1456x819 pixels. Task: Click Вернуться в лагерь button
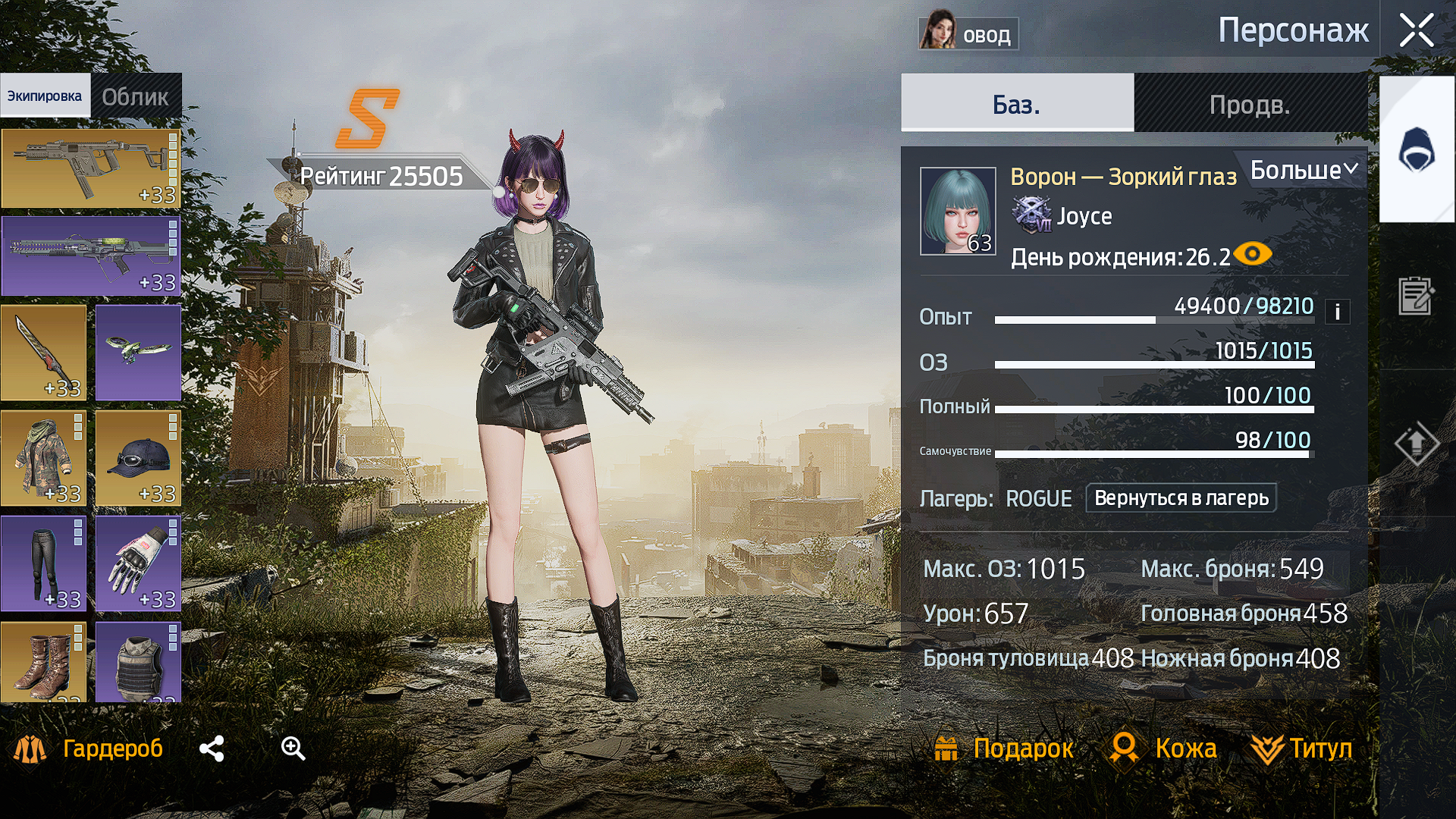[1181, 498]
